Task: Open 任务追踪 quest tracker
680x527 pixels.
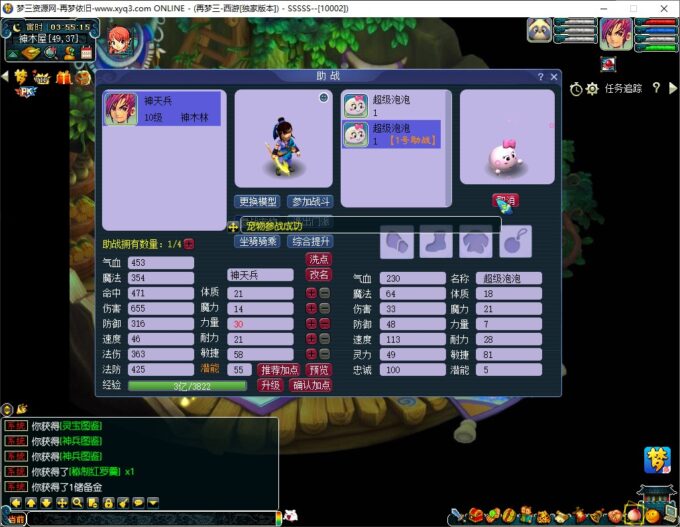Action: pos(622,89)
